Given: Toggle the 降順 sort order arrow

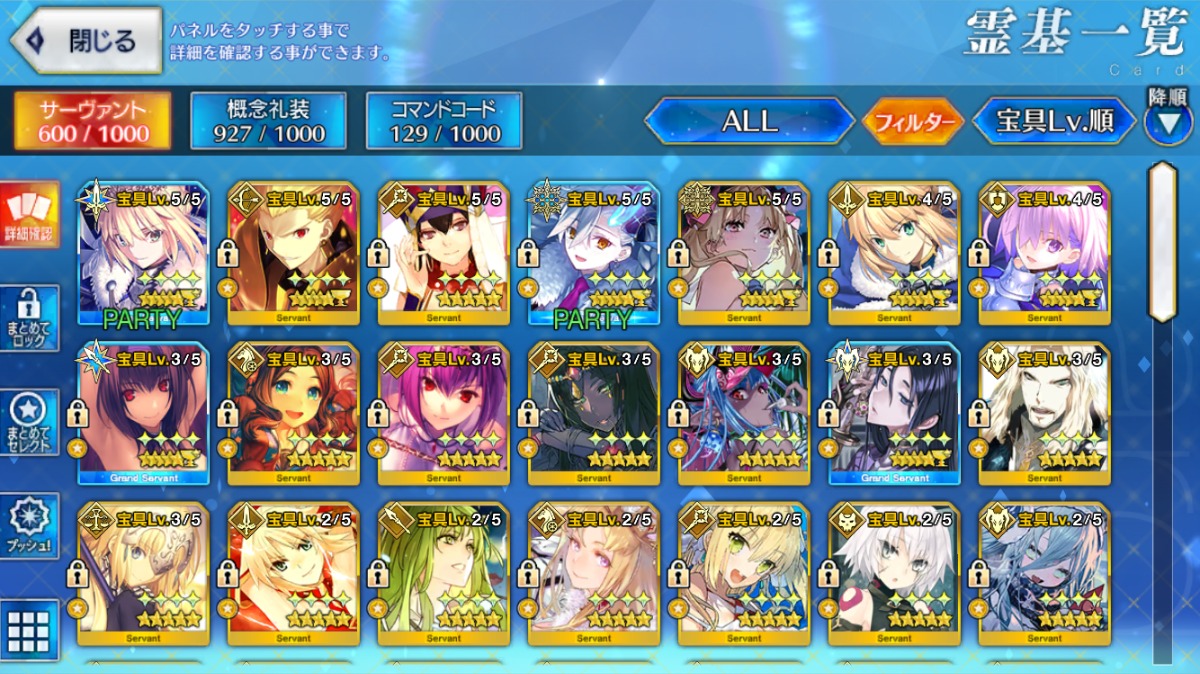Looking at the screenshot, I should tap(1168, 121).
